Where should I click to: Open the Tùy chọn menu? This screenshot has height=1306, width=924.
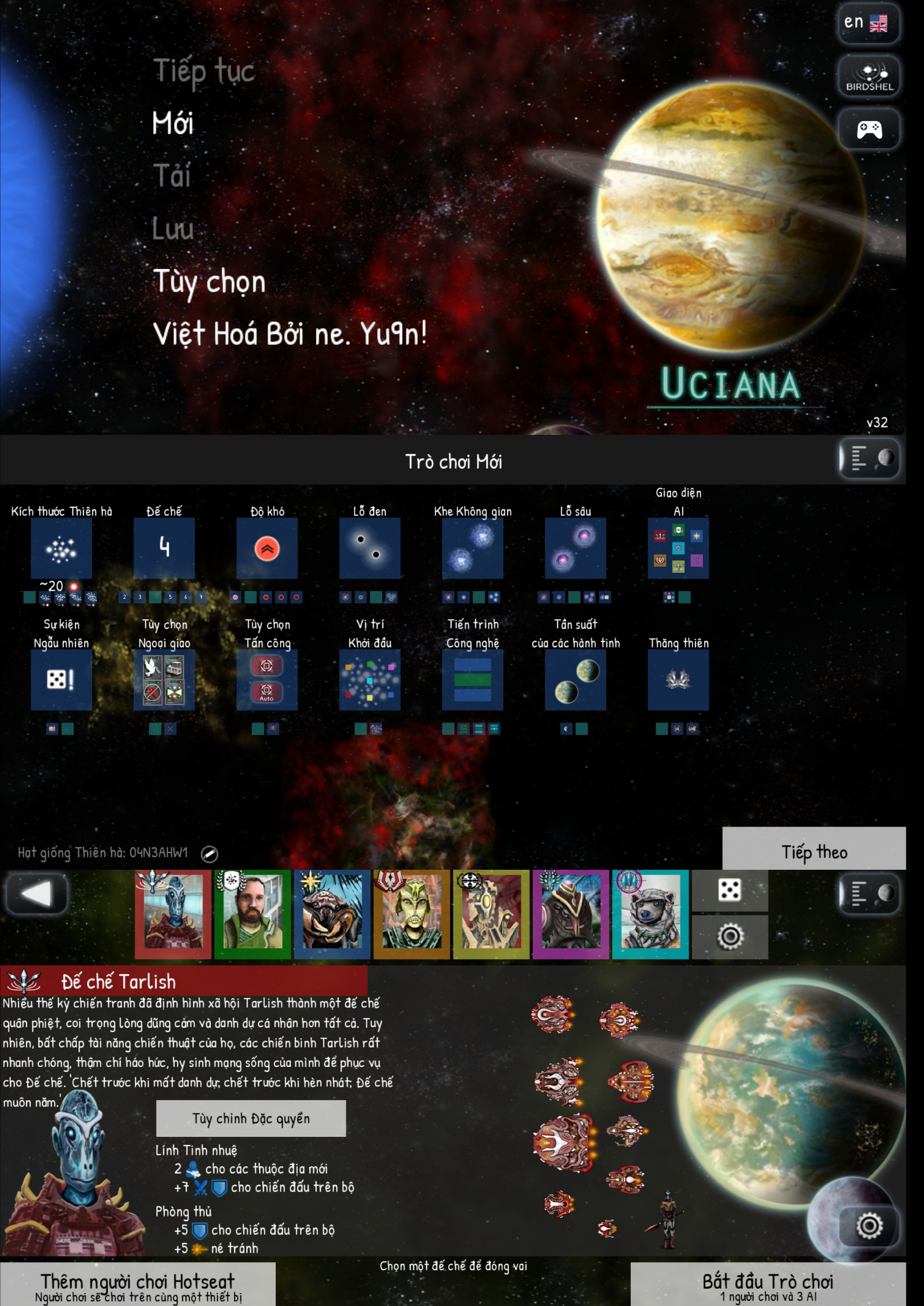tap(209, 282)
